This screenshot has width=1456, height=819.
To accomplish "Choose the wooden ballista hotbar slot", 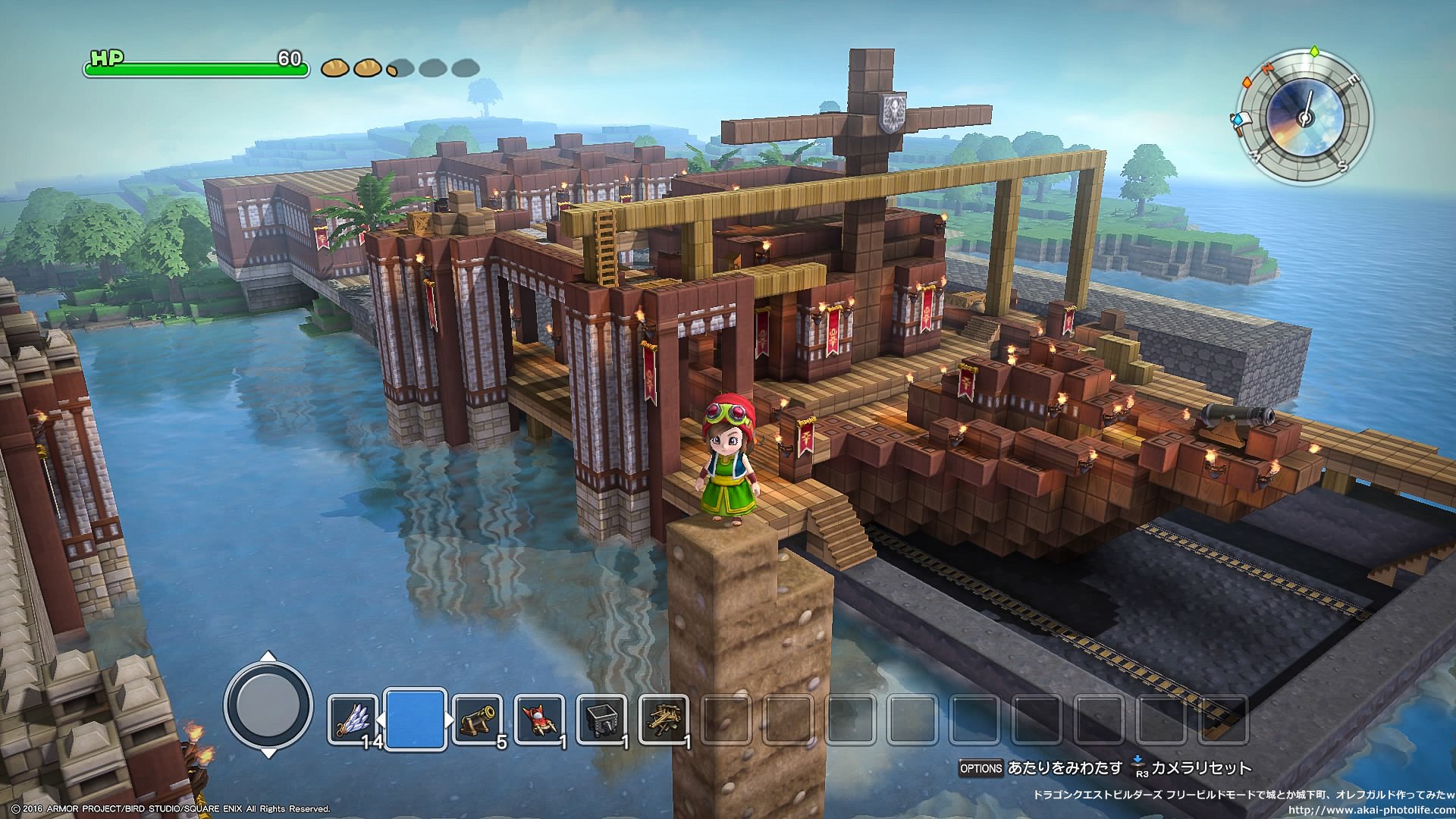I will click(664, 717).
